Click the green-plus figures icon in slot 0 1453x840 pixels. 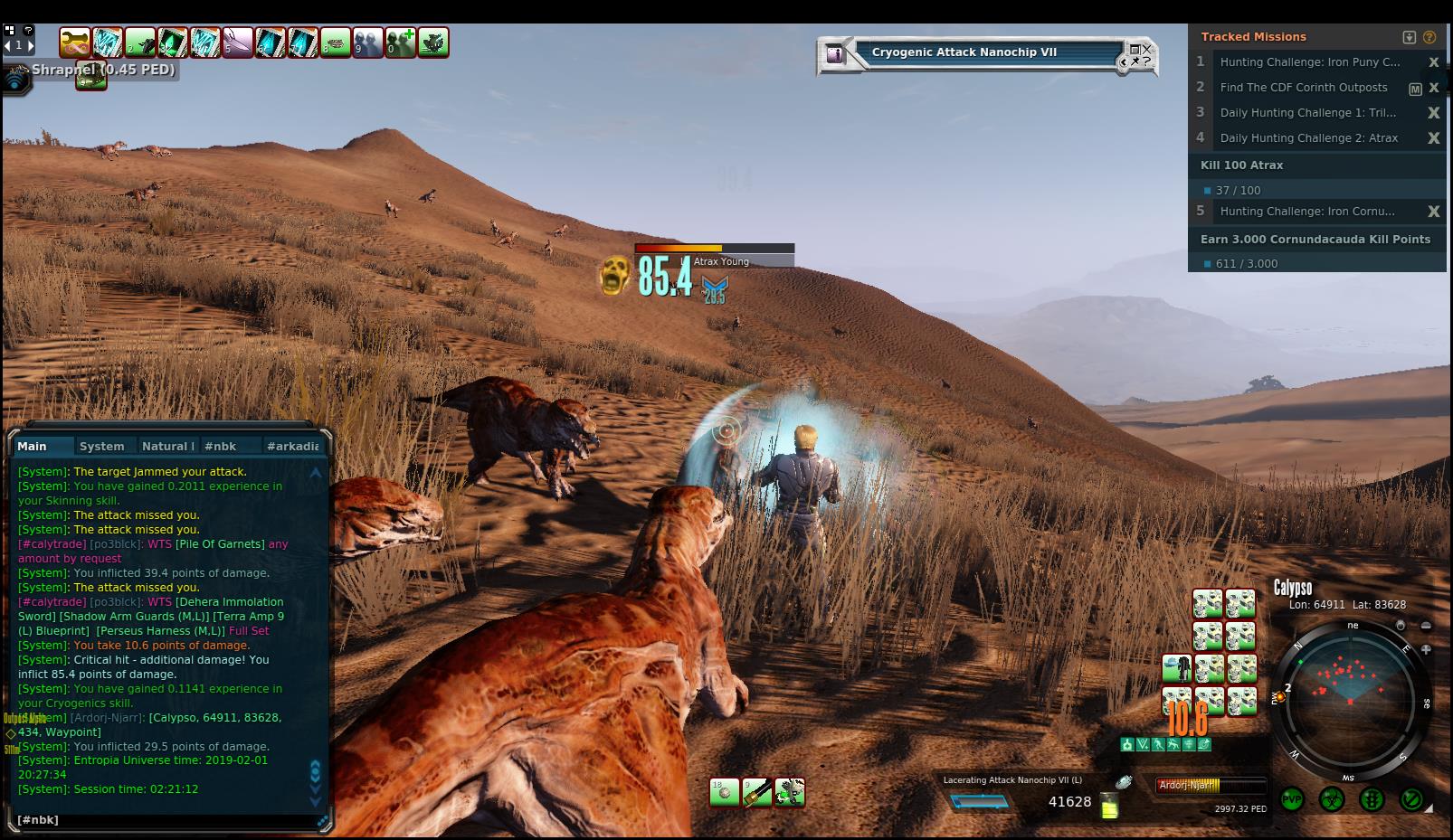(401, 42)
